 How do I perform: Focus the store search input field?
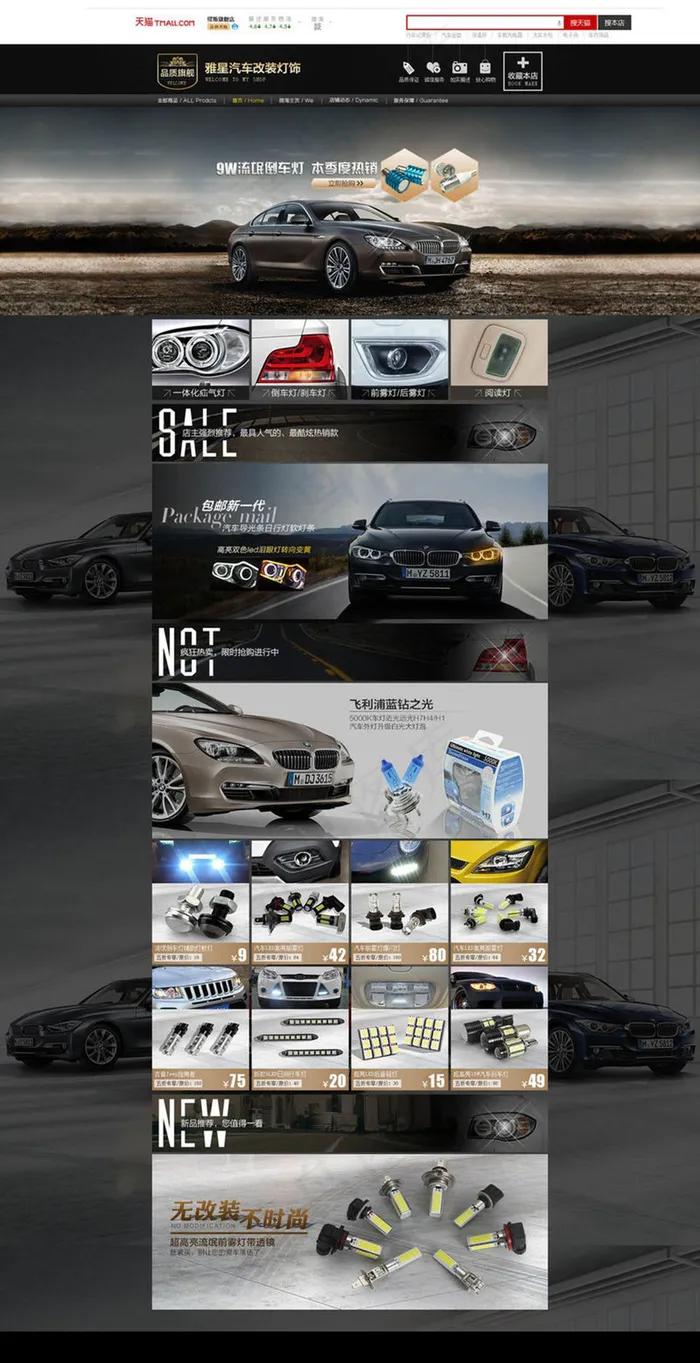485,22
